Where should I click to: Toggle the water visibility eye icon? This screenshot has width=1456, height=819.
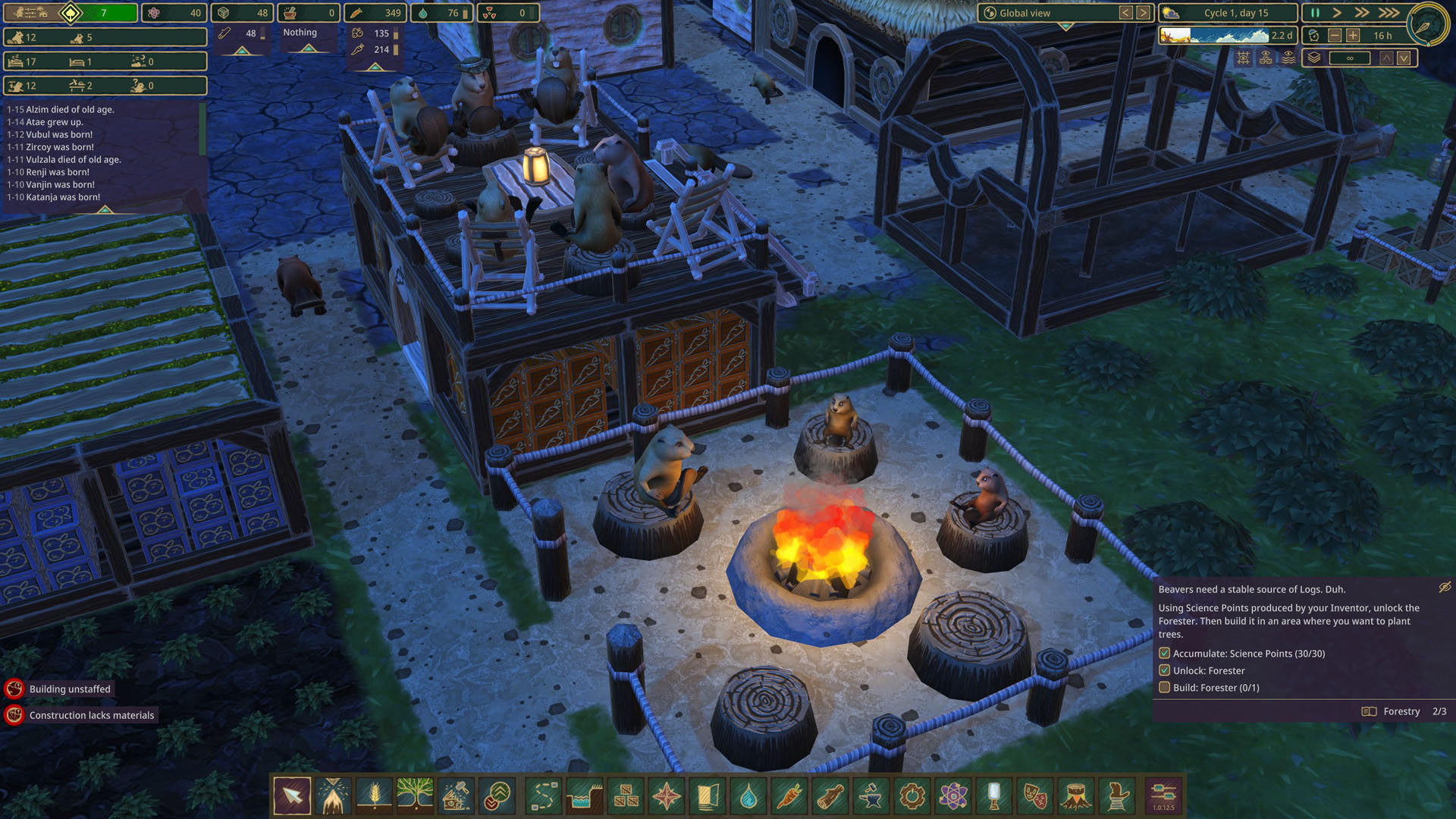pos(1288,58)
